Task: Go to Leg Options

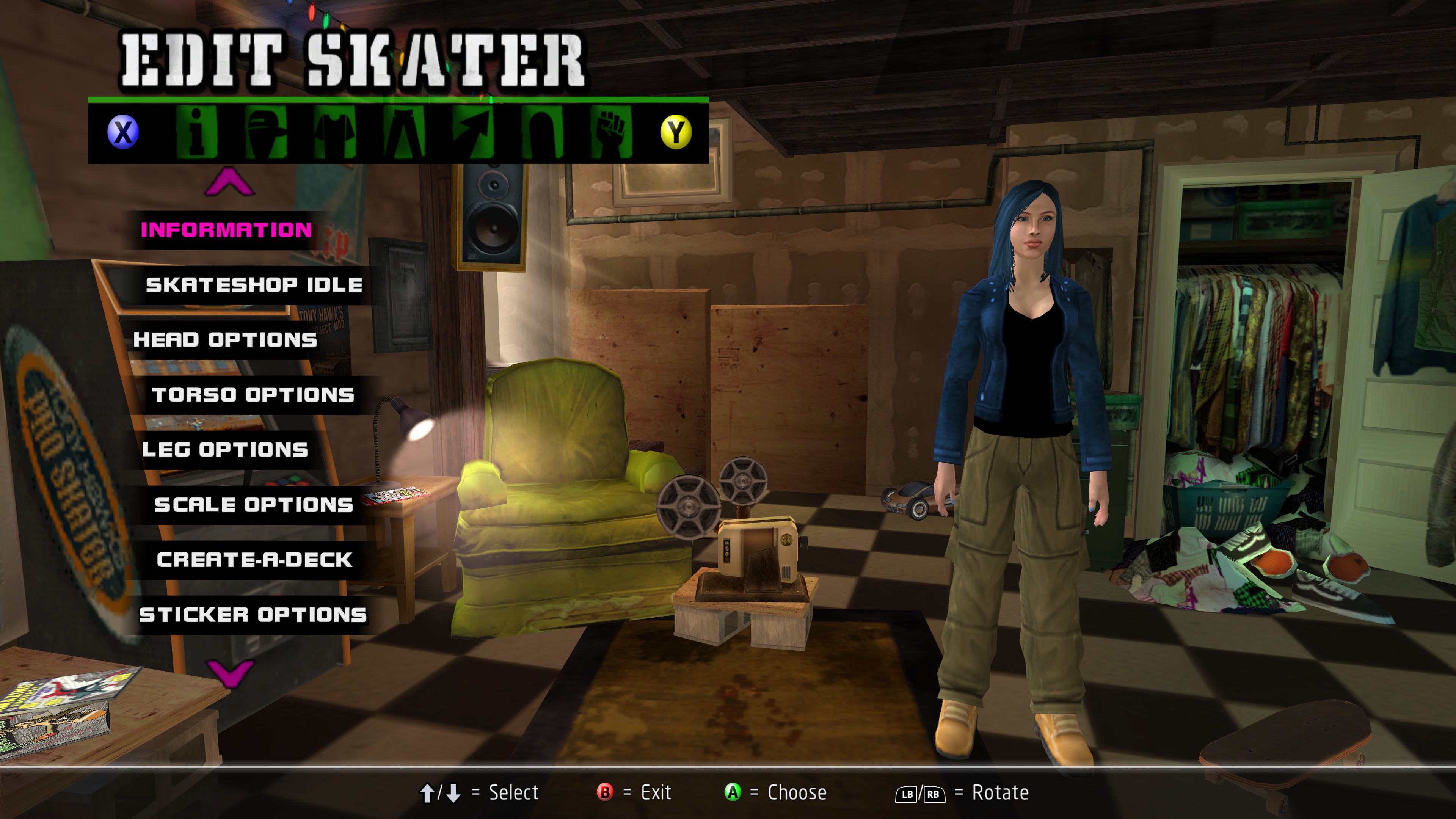Action: click(225, 449)
